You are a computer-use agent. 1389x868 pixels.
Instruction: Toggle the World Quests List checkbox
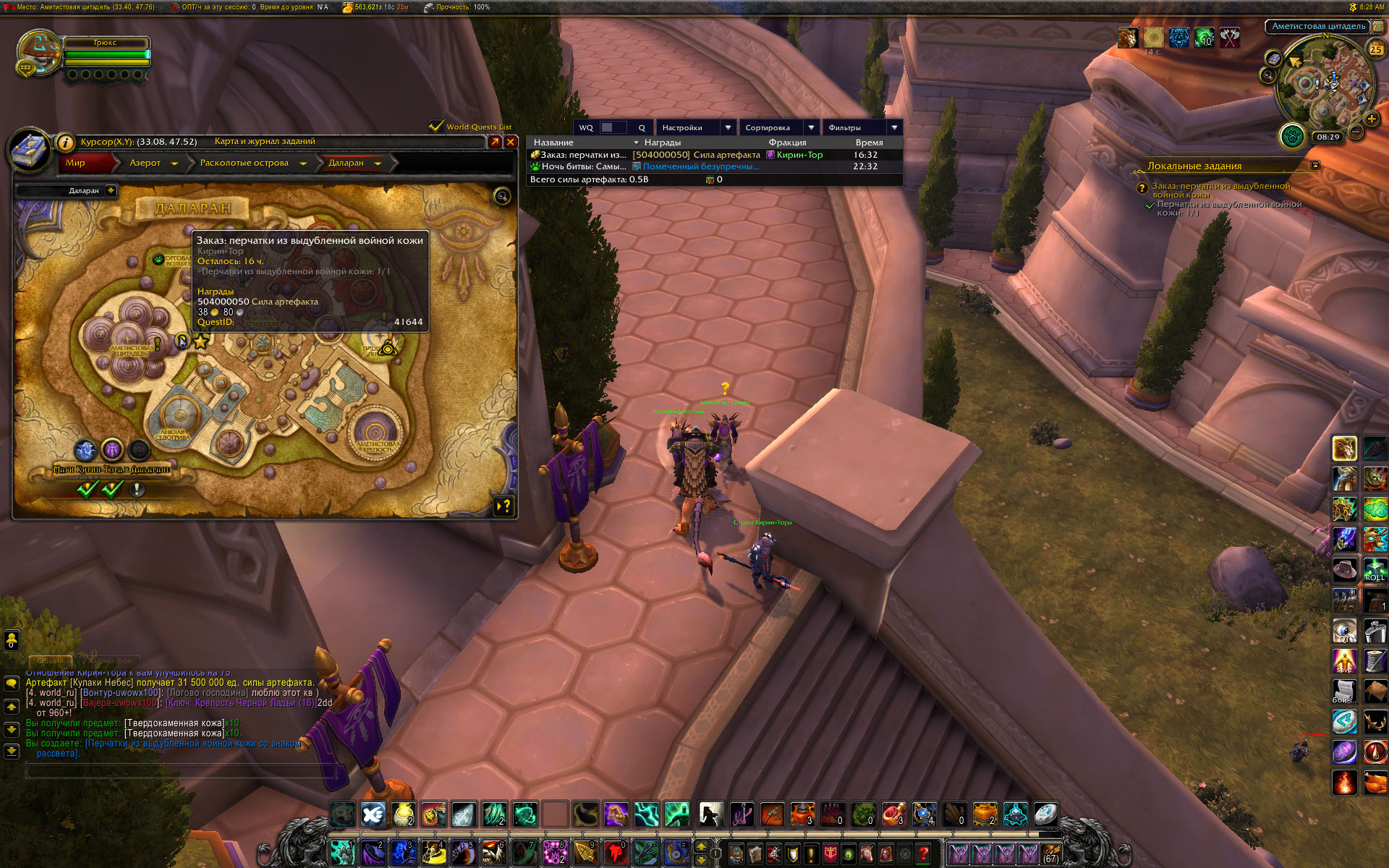(436, 127)
